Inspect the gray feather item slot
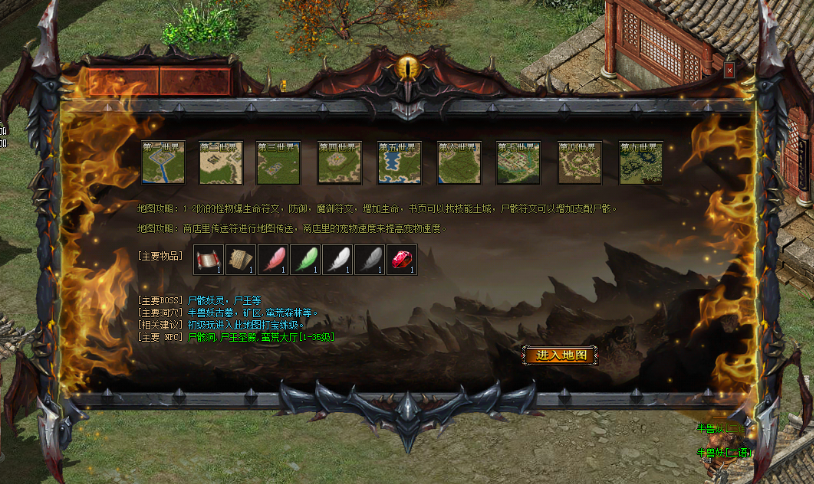 [369, 259]
